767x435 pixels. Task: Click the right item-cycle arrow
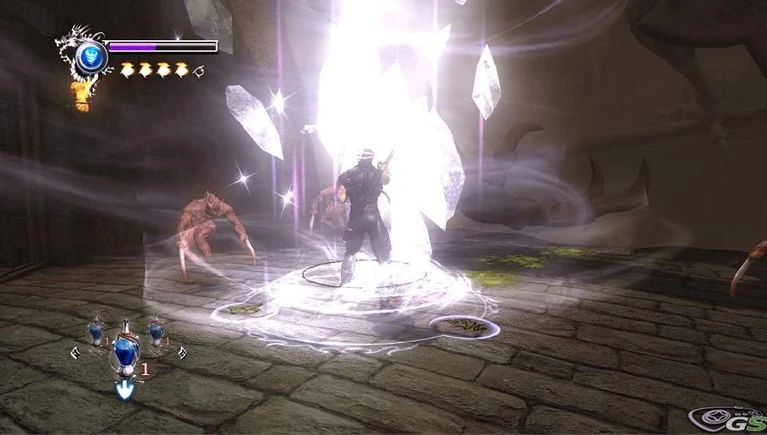pos(182,351)
